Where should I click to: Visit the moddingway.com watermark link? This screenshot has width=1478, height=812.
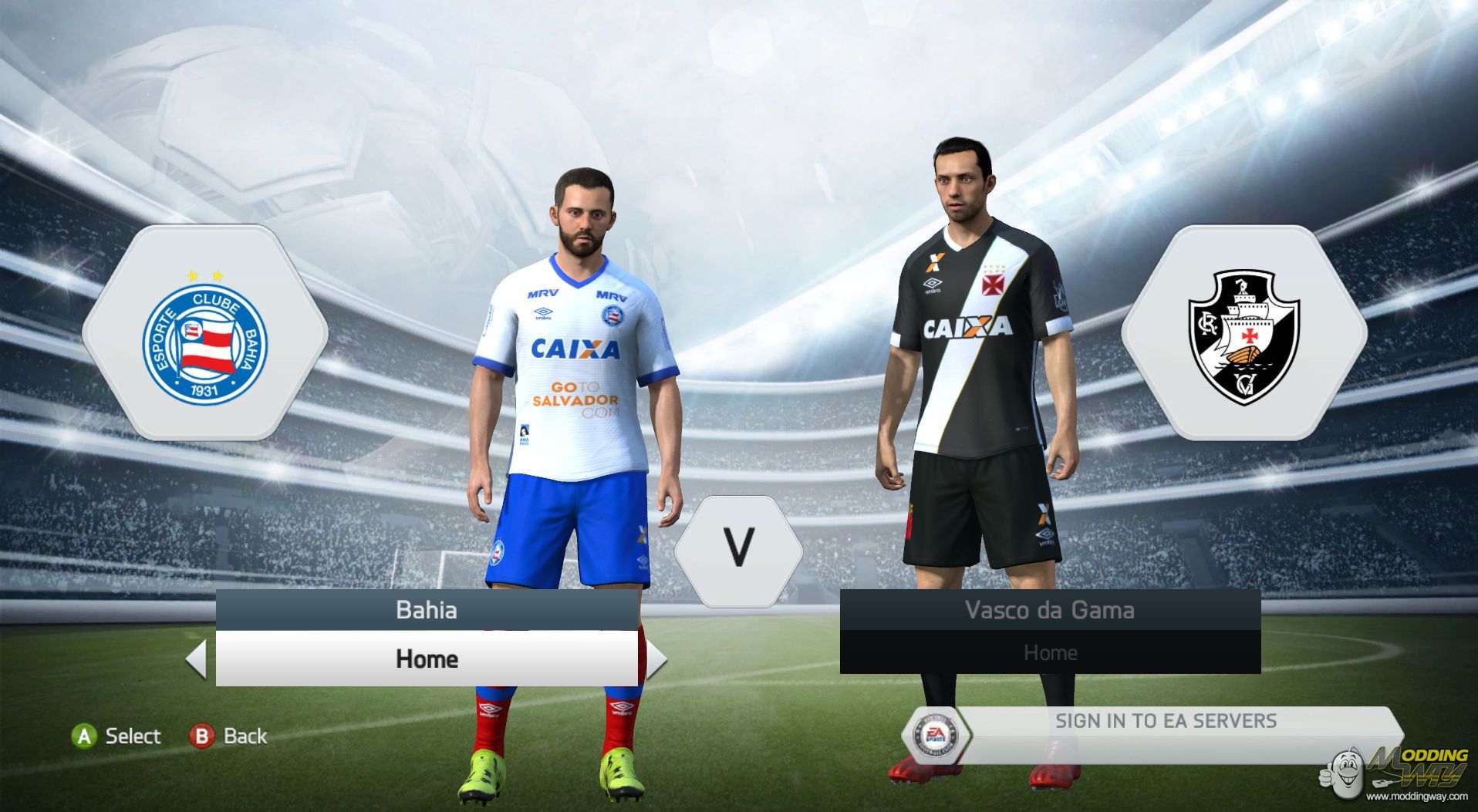1416,795
